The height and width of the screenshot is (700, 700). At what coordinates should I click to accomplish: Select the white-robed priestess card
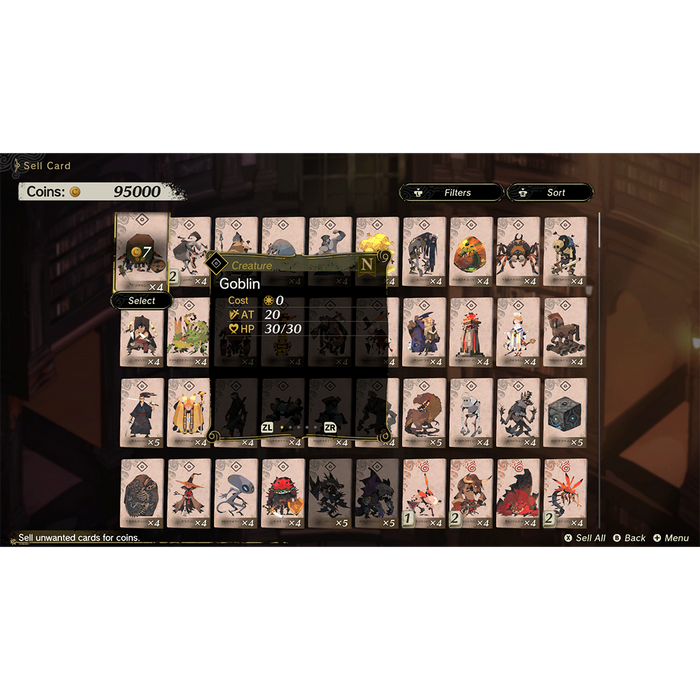(518, 332)
